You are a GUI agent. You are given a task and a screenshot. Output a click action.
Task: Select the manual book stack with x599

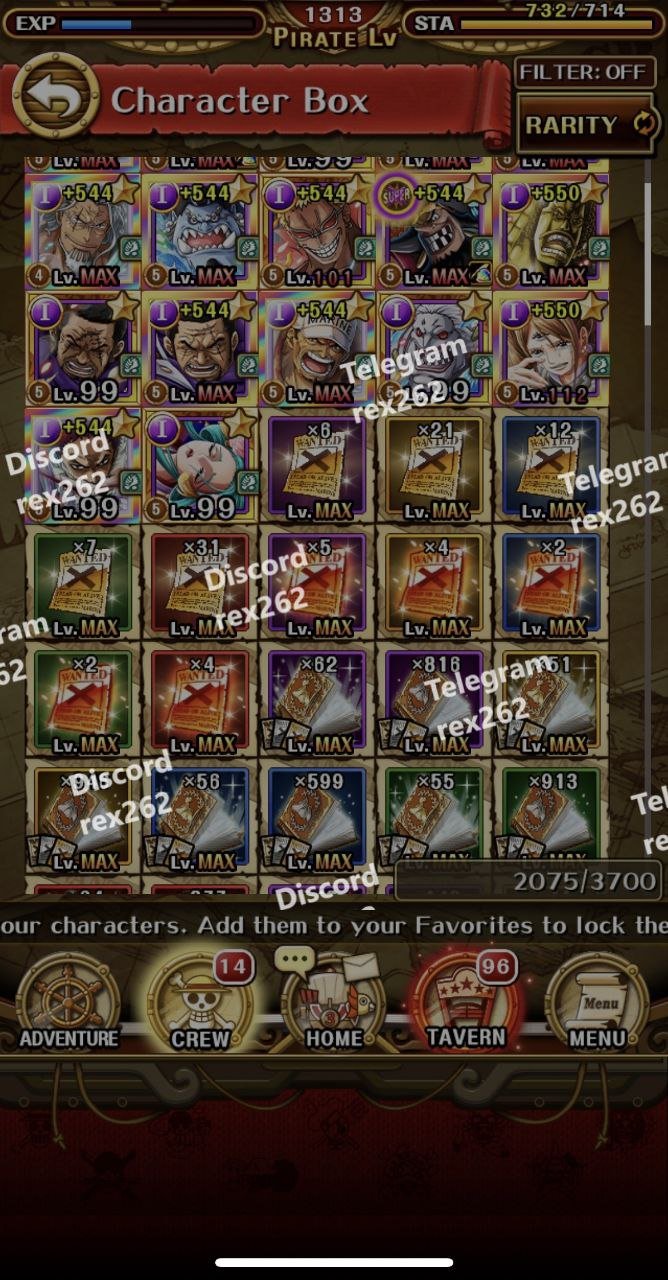click(317, 818)
